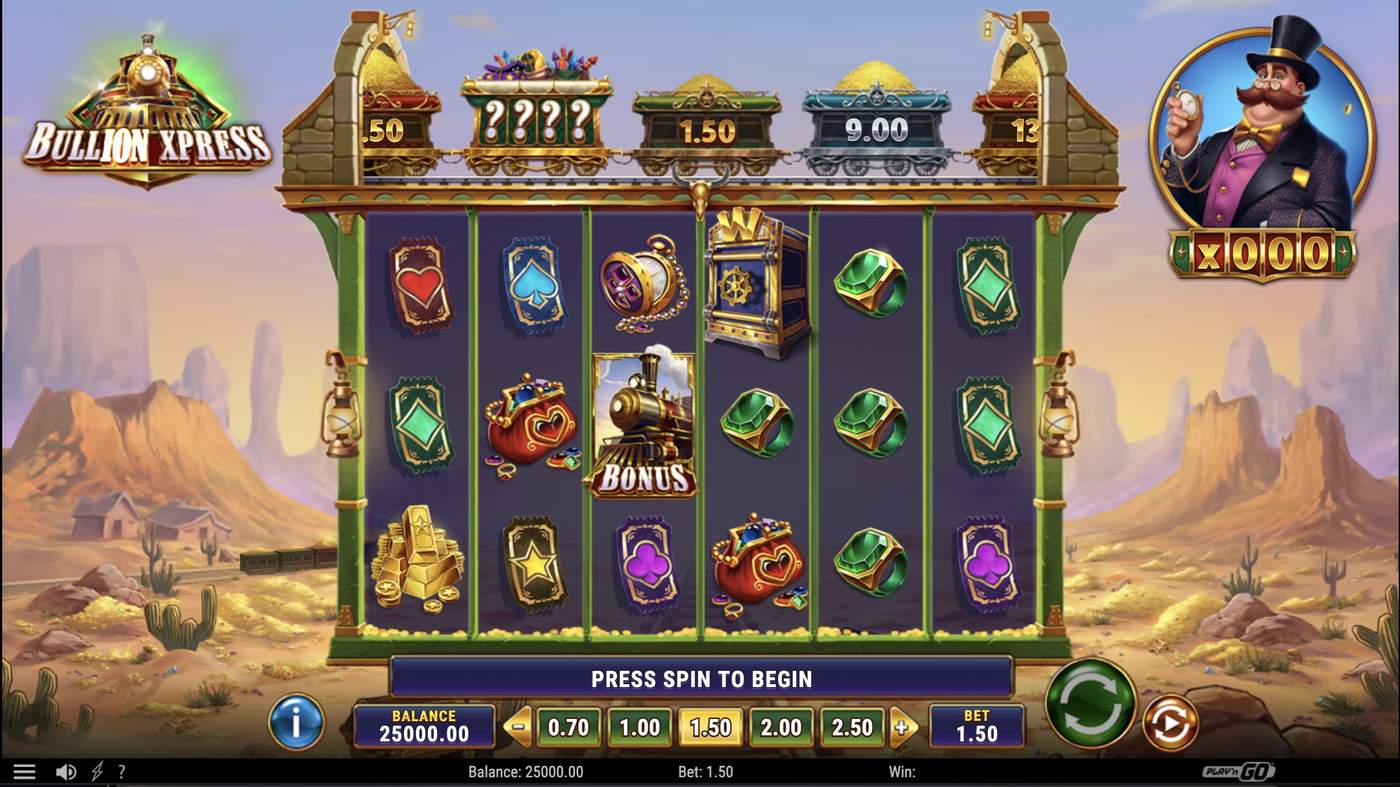Image resolution: width=1400 pixels, height=787 pixels.
Task: Open the hamburger menu
Action: pos(24,770)
